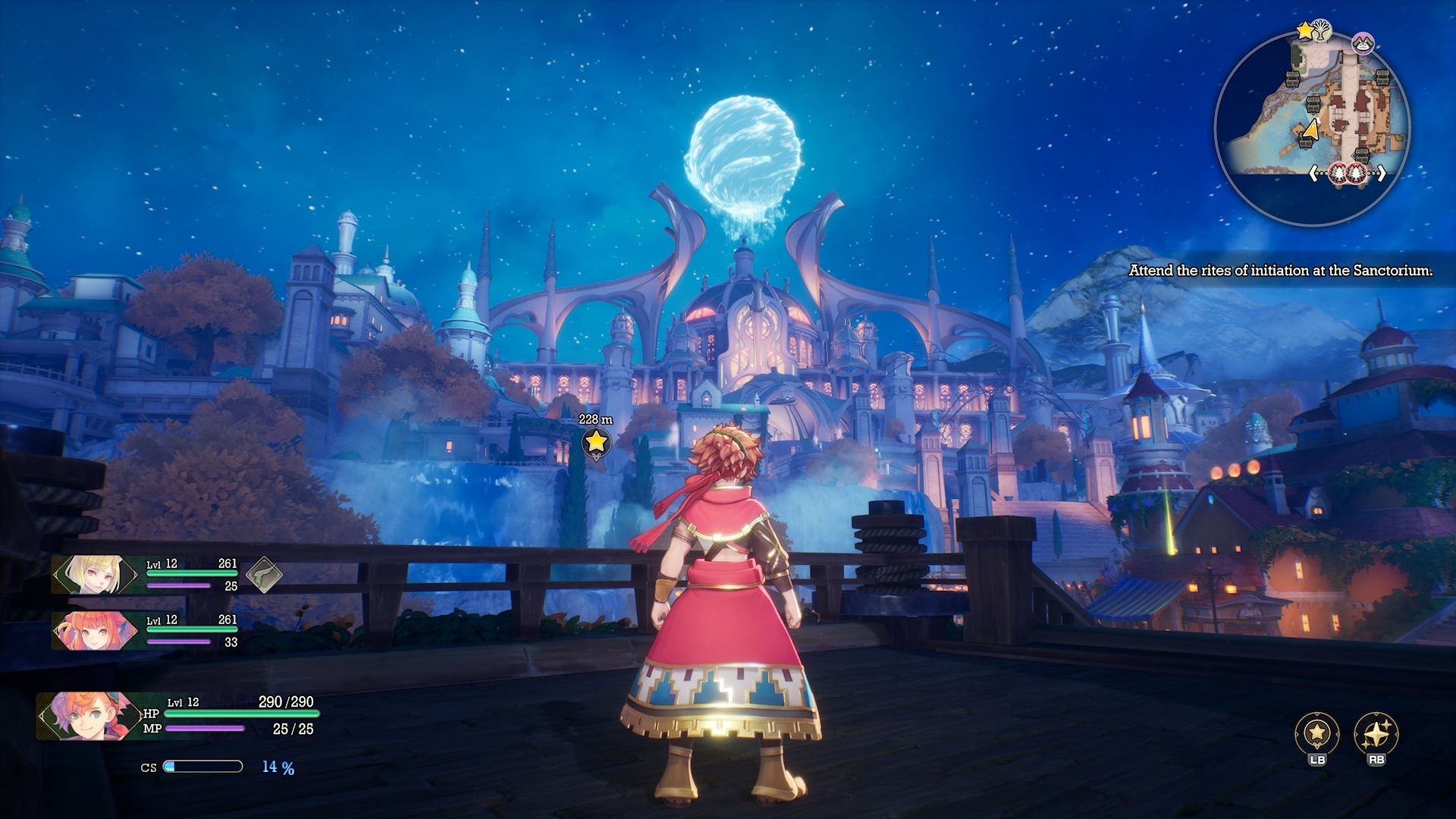Activate the sparkling four-point star shortcut icon

pyautogui.click(x=1376, y=733)
